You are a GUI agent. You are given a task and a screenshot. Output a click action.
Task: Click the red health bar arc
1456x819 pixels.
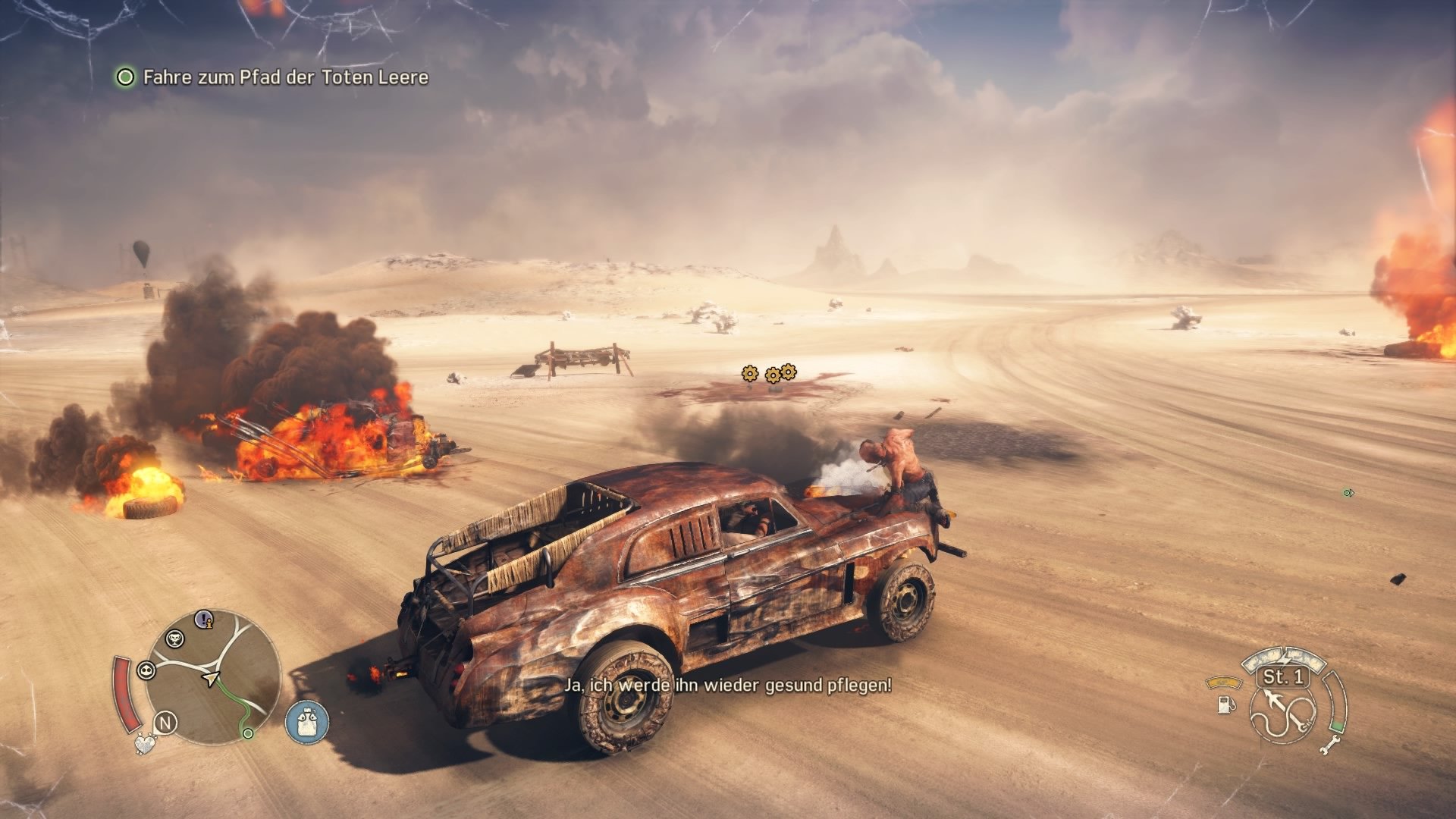coord(127,692)
